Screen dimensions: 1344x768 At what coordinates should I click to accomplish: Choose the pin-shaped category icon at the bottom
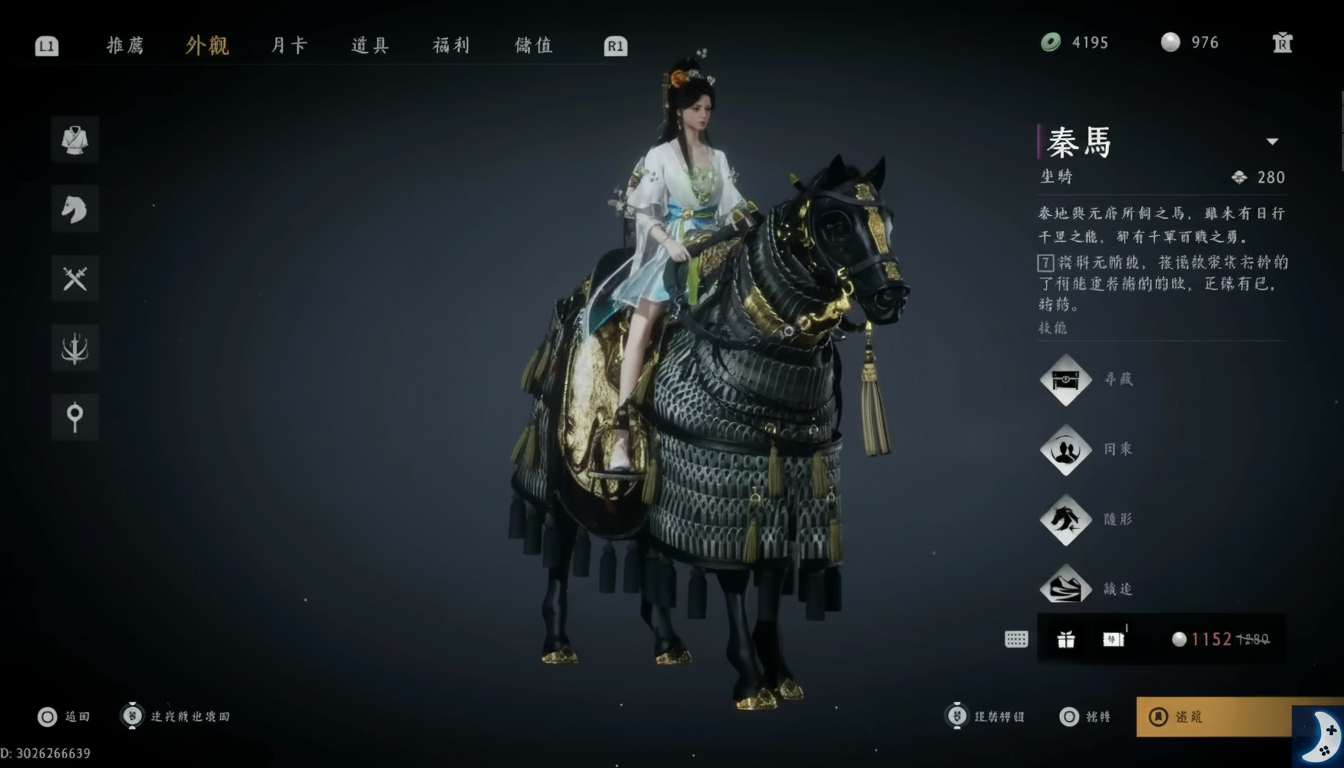75,417
